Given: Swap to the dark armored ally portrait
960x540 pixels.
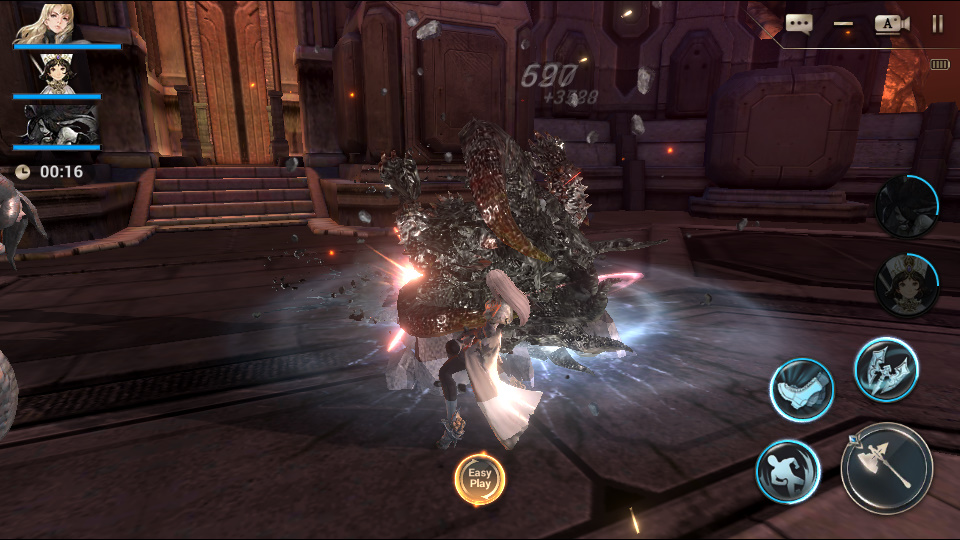Looking at the screenshot, I should [x=906, y=206].
